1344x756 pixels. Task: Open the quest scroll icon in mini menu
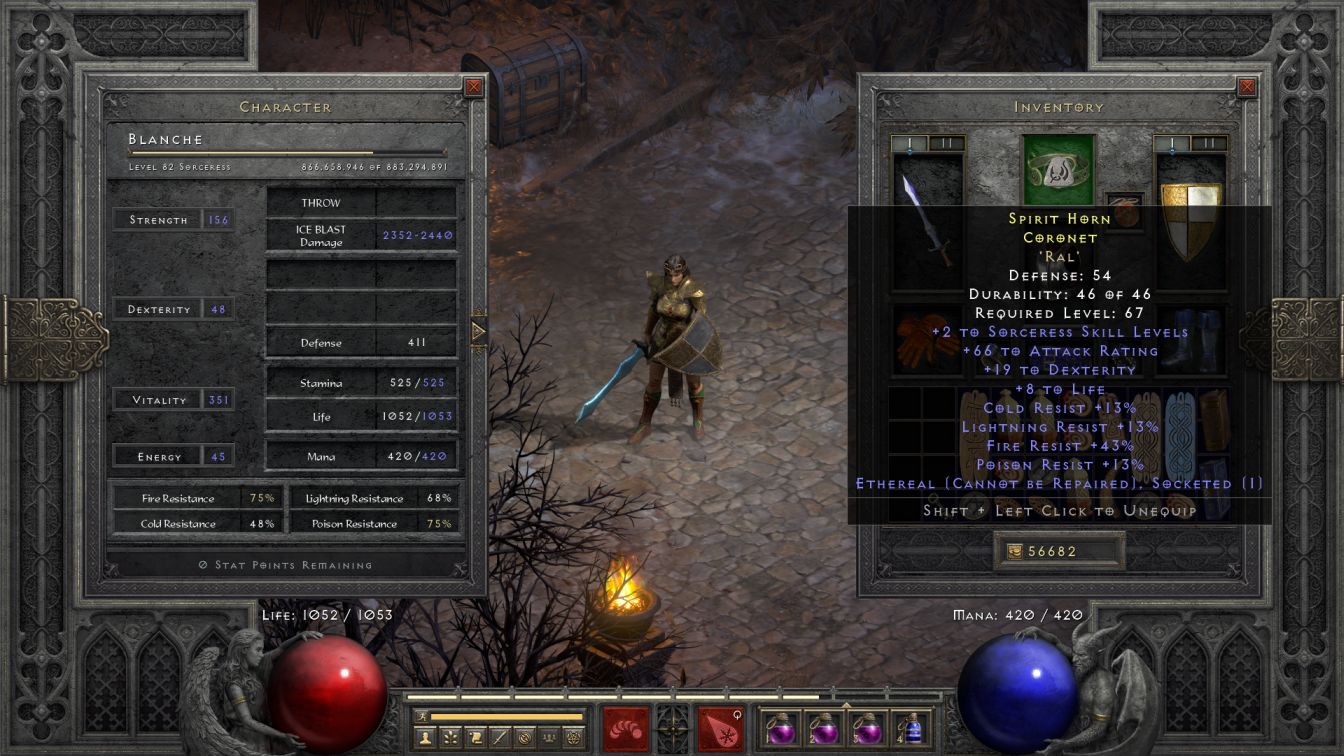click(x=476, y=738)
